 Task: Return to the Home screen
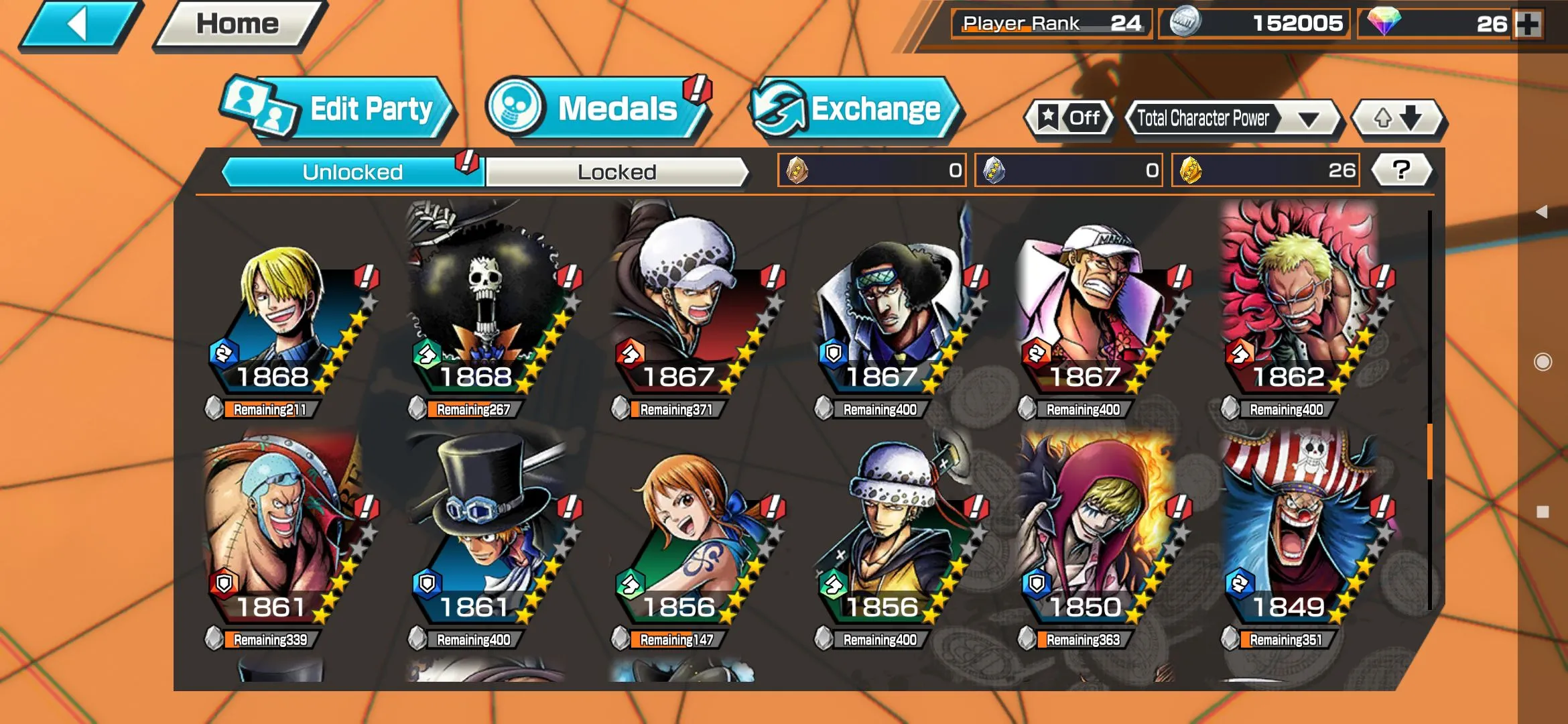(x=238, y=25)
